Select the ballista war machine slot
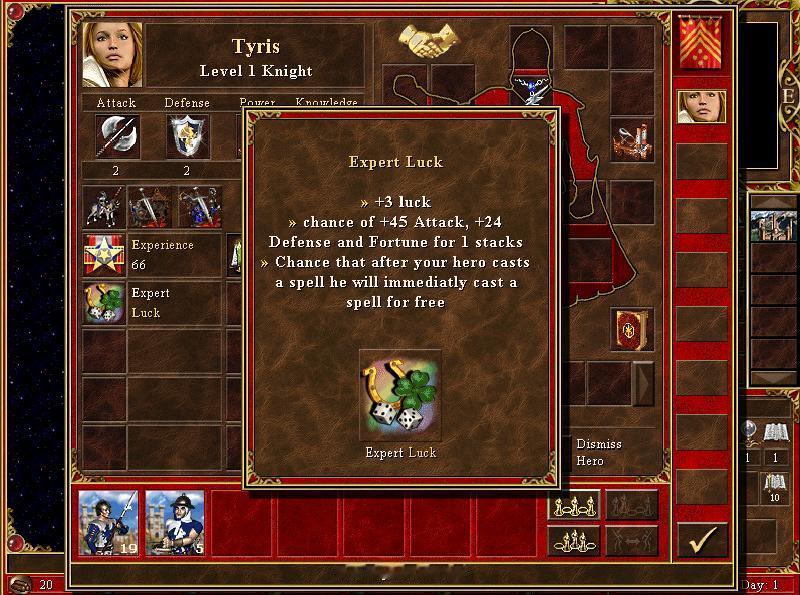 [632, 141]
